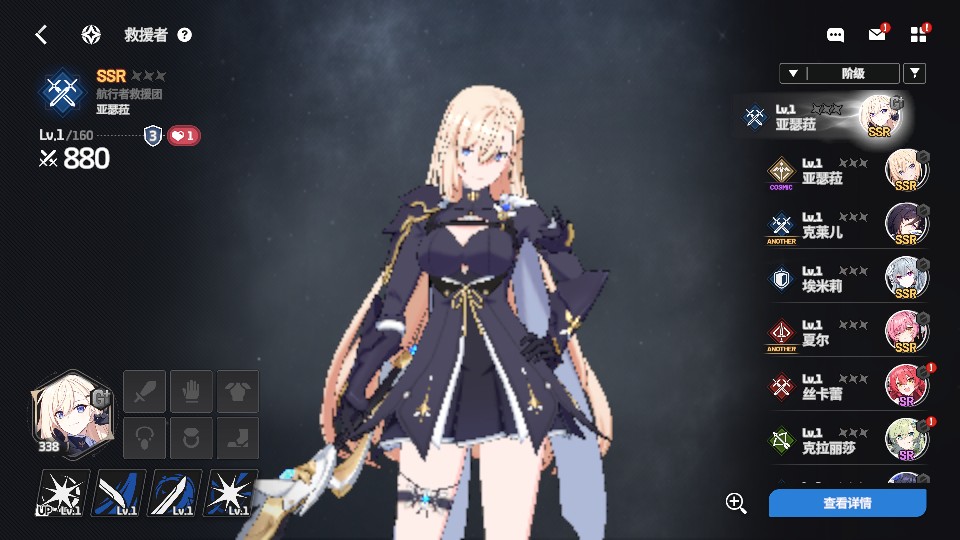Select SR character 丝卡蕾

tap(846, 387)
